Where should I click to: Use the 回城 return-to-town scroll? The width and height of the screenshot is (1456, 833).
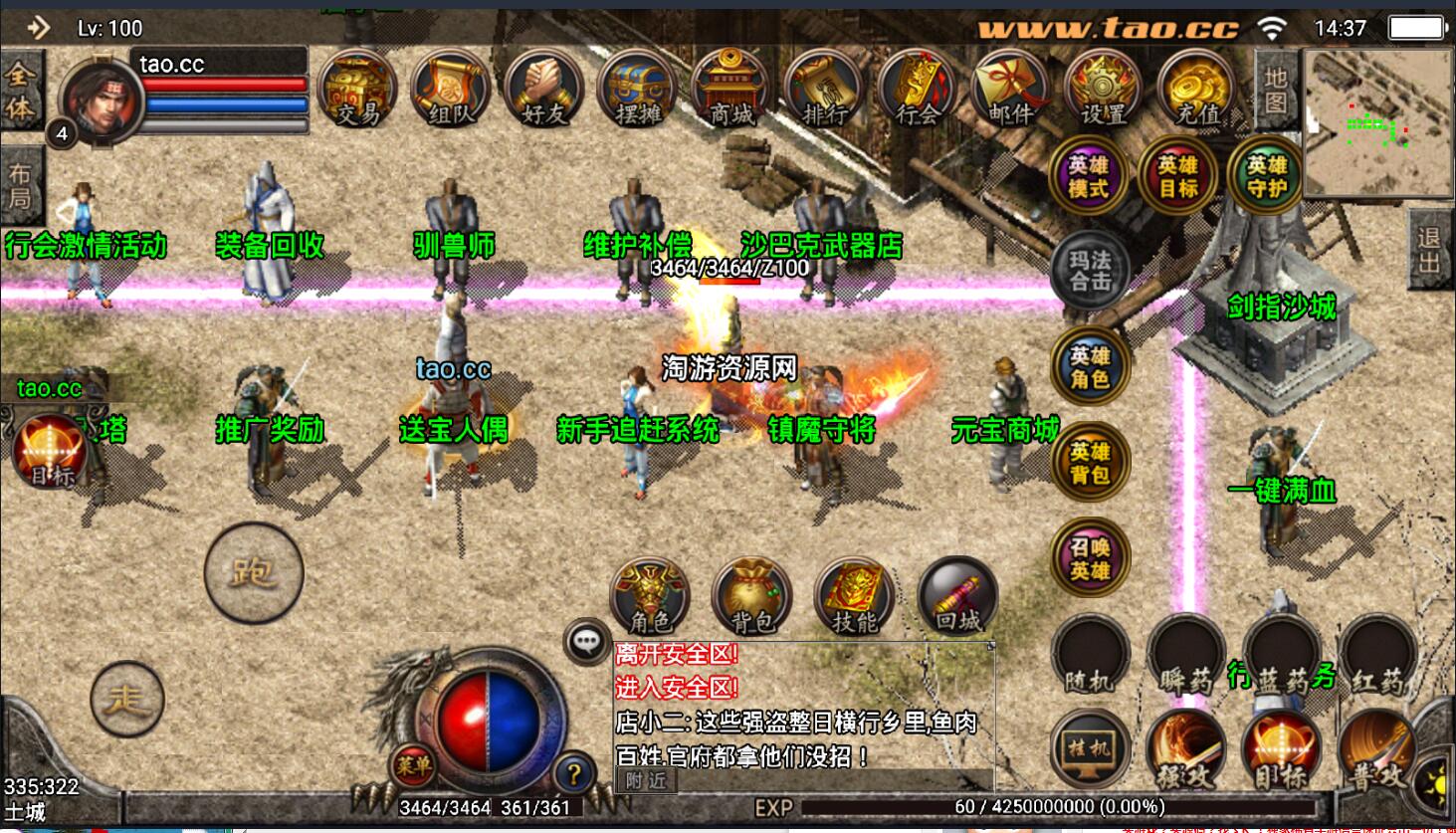957,597
